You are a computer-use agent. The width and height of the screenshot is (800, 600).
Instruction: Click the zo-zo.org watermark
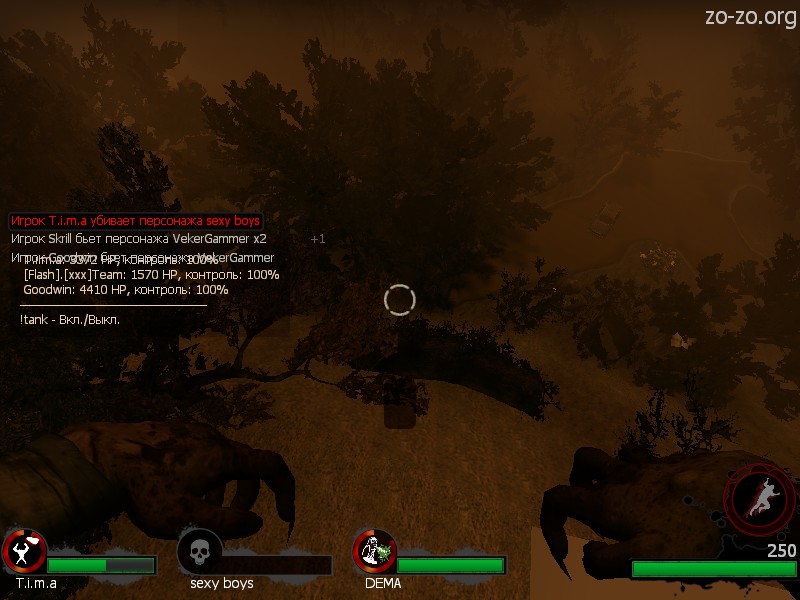(x=750, y=16)
